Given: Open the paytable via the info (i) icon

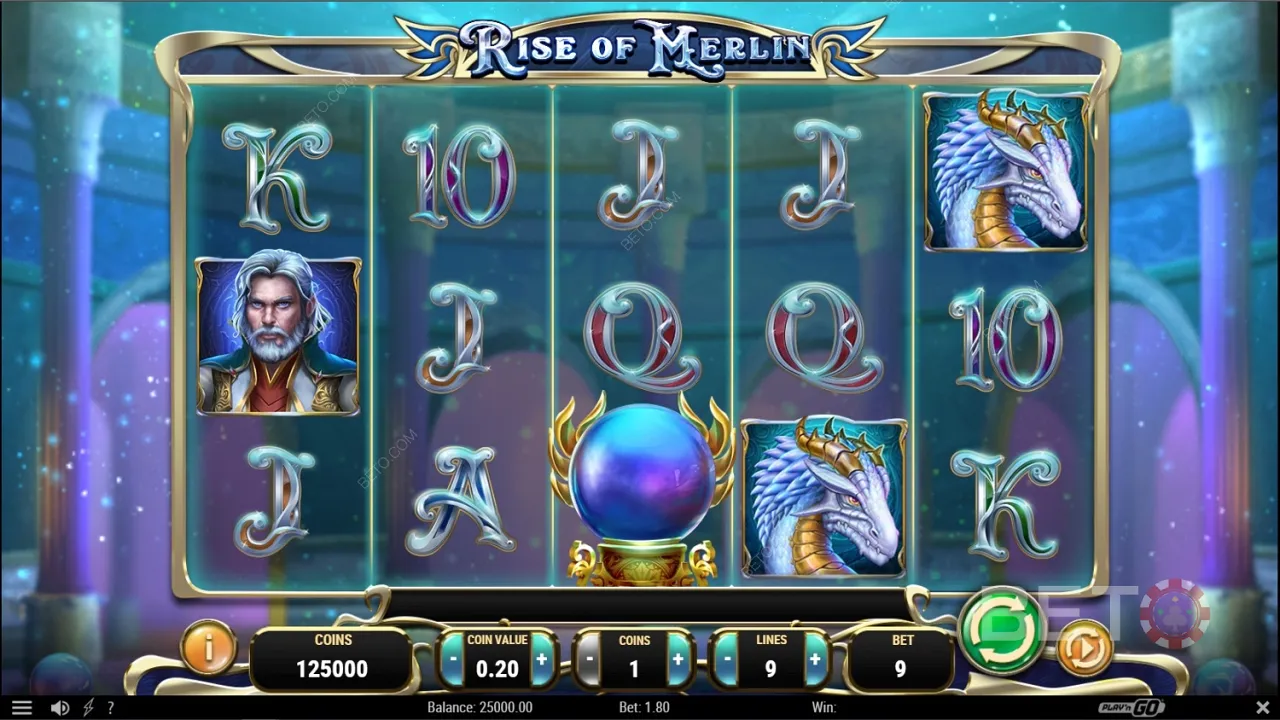Looking at the screenshot, I should tap(208, 648).
